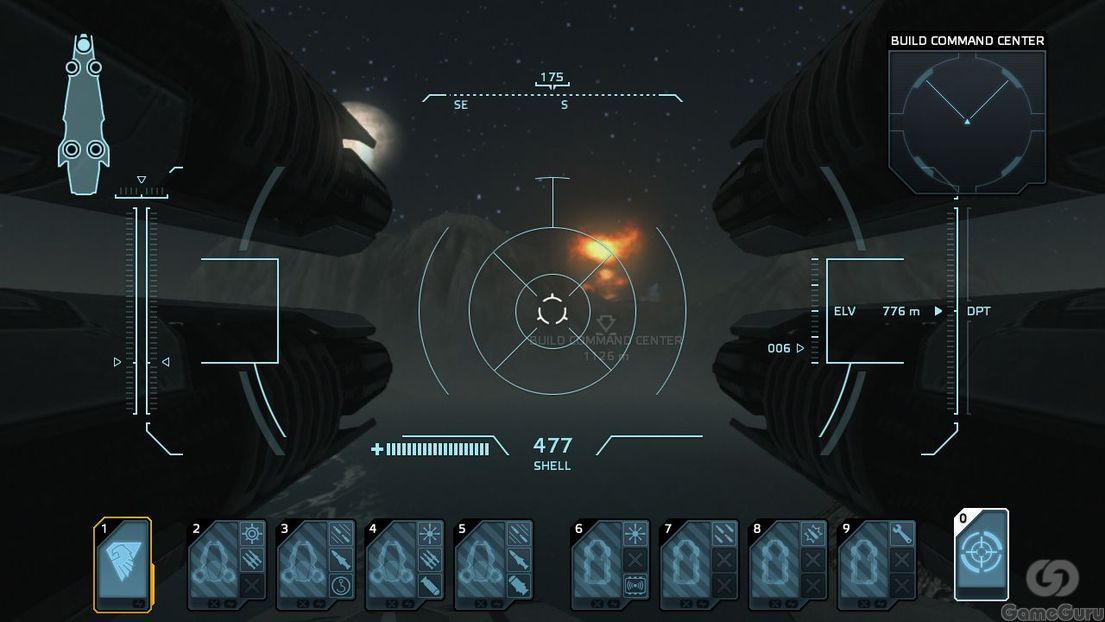This screenshot has height=622, width=1105.
Task: Select the carrier emblem slot 1
Action: click(x=123, y=564)
